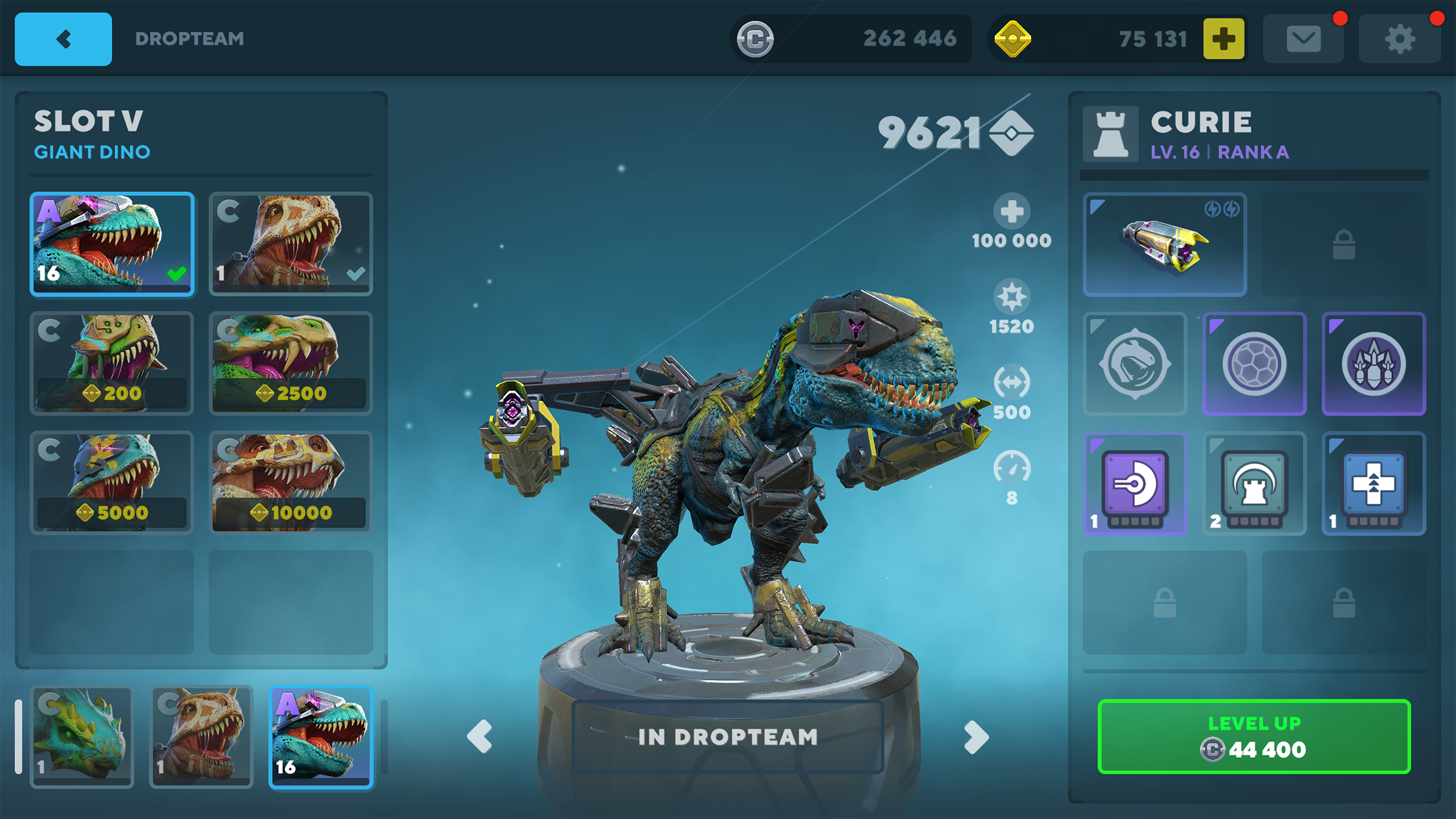Select the locked module slot
This screenshot has height=819, width=1456.
tap(1343, 243)
